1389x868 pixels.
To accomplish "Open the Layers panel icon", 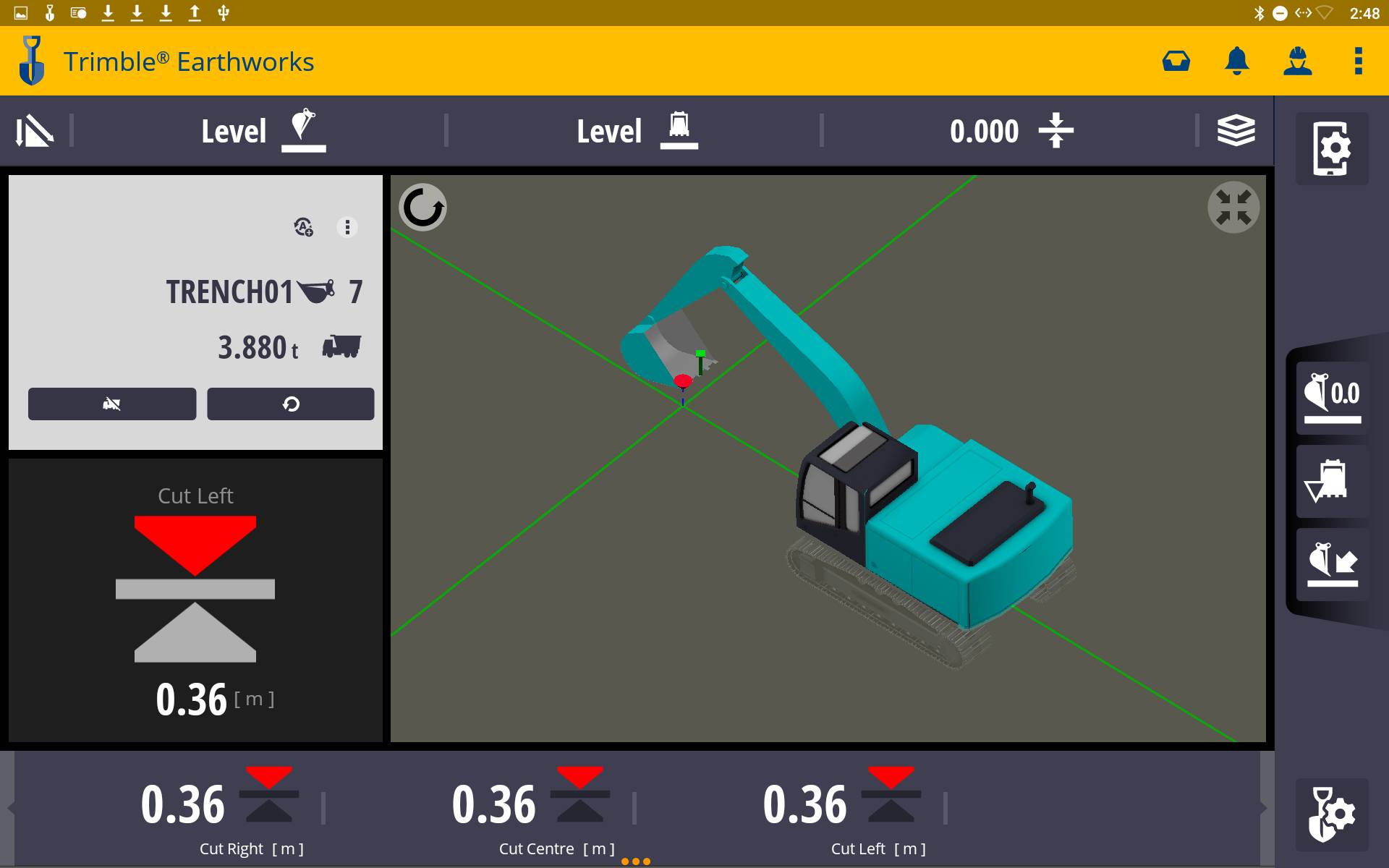I will [x=1237, y=131].
